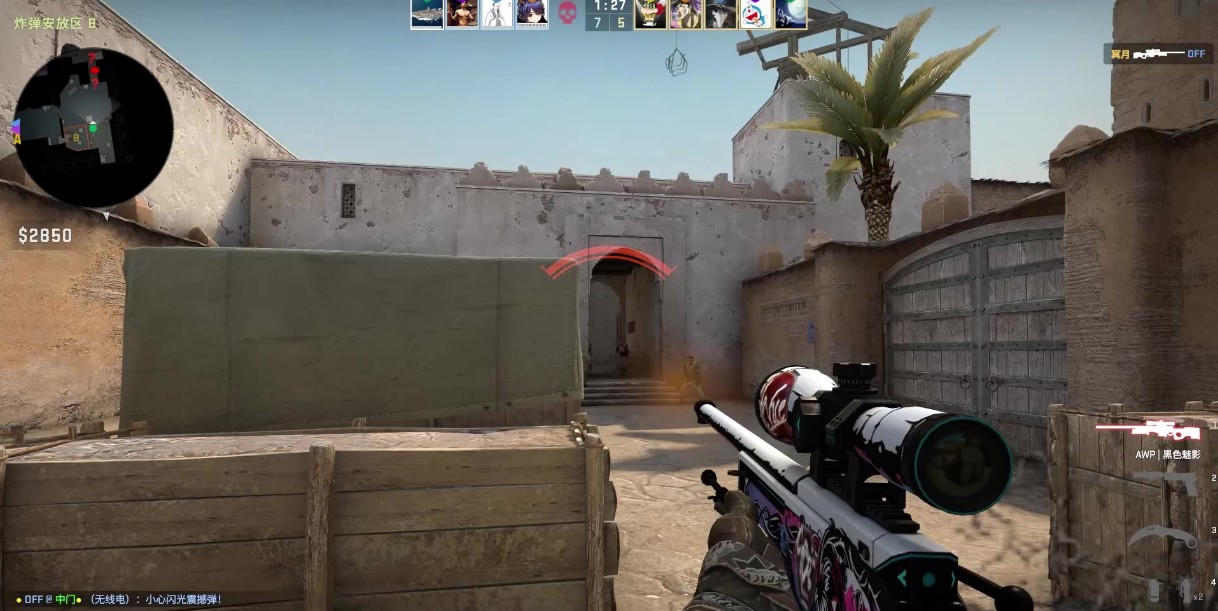Click the purple-haired anime girl avatar
1218x611 pixels.
(x=532, y=14)
